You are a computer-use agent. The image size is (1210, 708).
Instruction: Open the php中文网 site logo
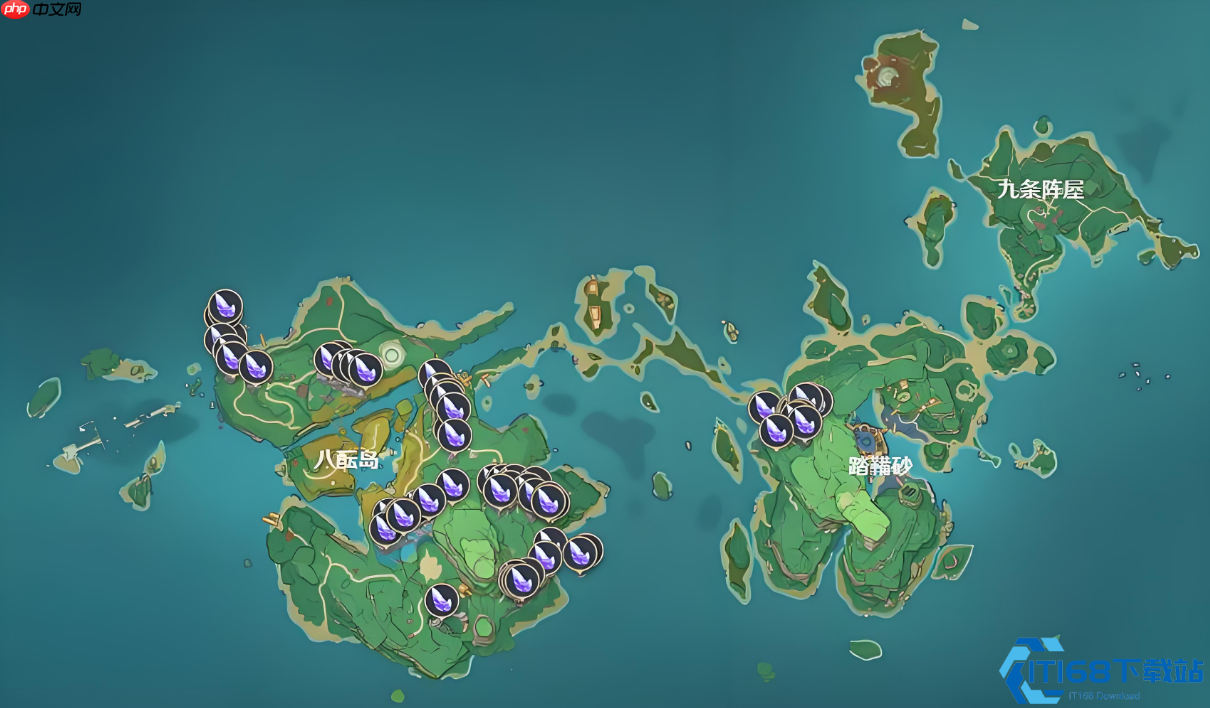[42, 10]
